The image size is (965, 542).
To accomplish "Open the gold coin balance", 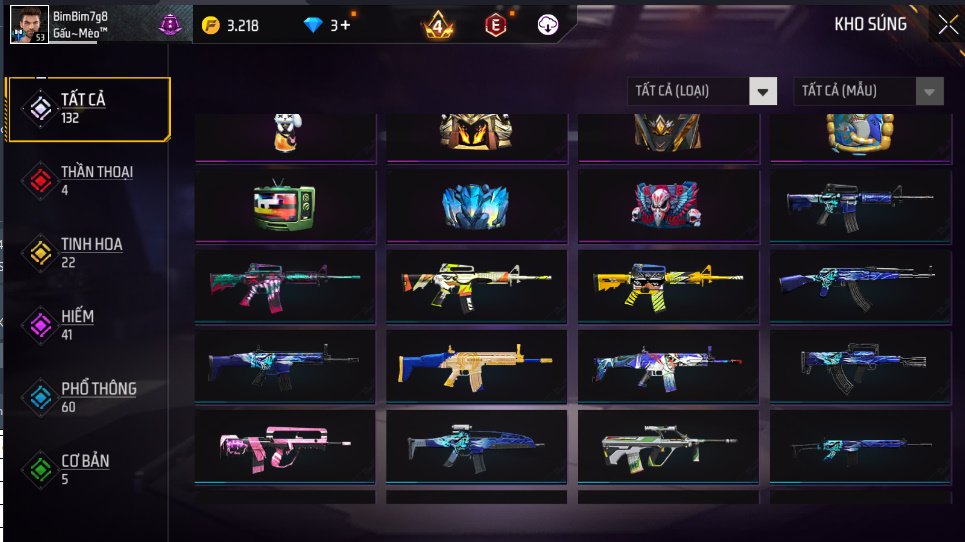I will pyautogui.click(x=230, y=25).
